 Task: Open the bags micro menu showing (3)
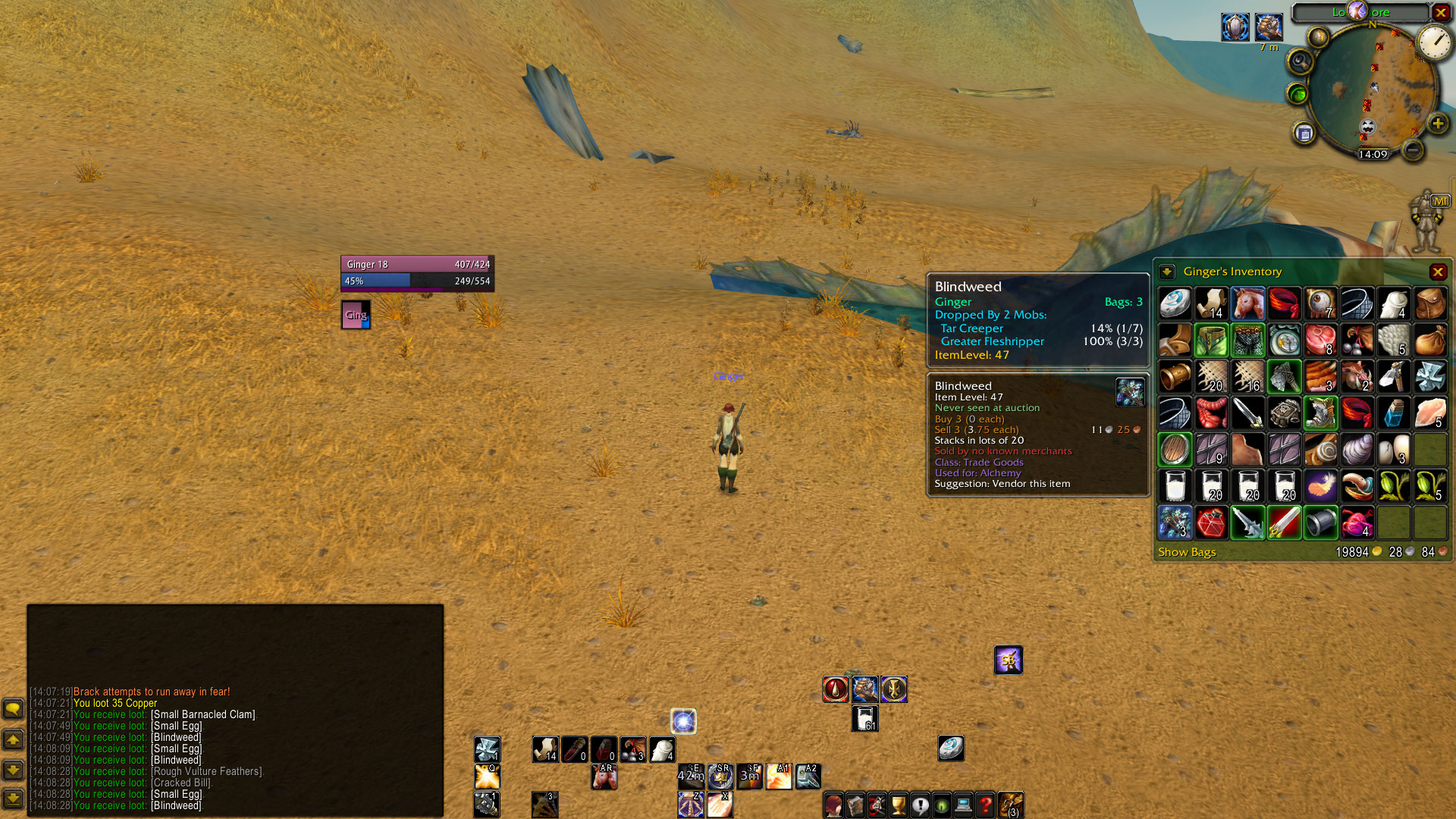coord(1012,805)
